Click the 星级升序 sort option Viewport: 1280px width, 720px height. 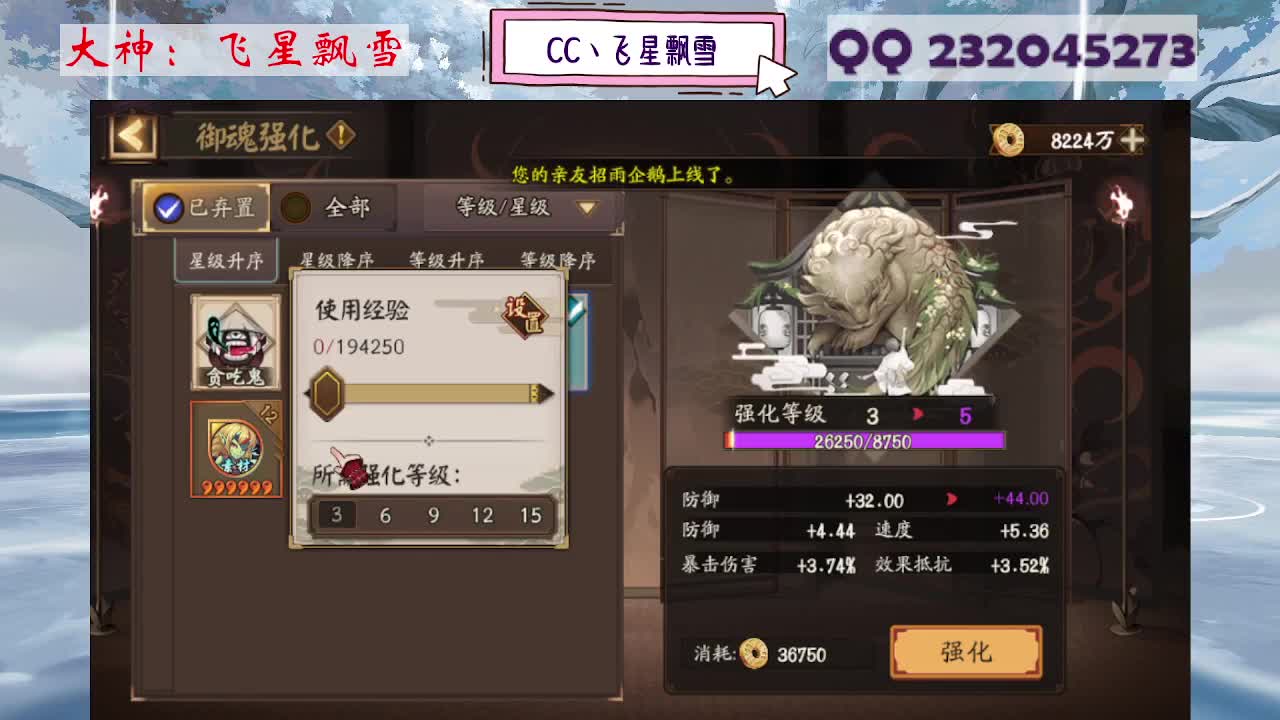[224, 258]
